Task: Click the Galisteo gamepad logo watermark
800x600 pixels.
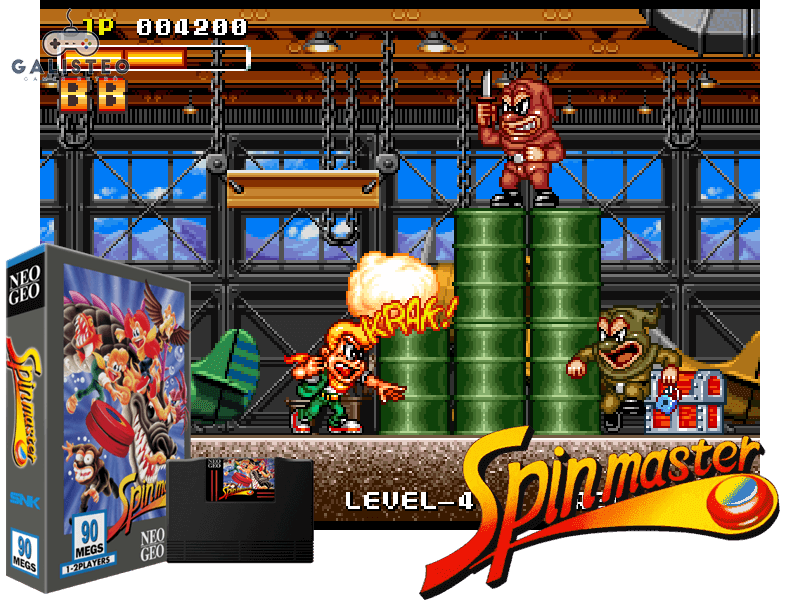Action: coord(68,50)
